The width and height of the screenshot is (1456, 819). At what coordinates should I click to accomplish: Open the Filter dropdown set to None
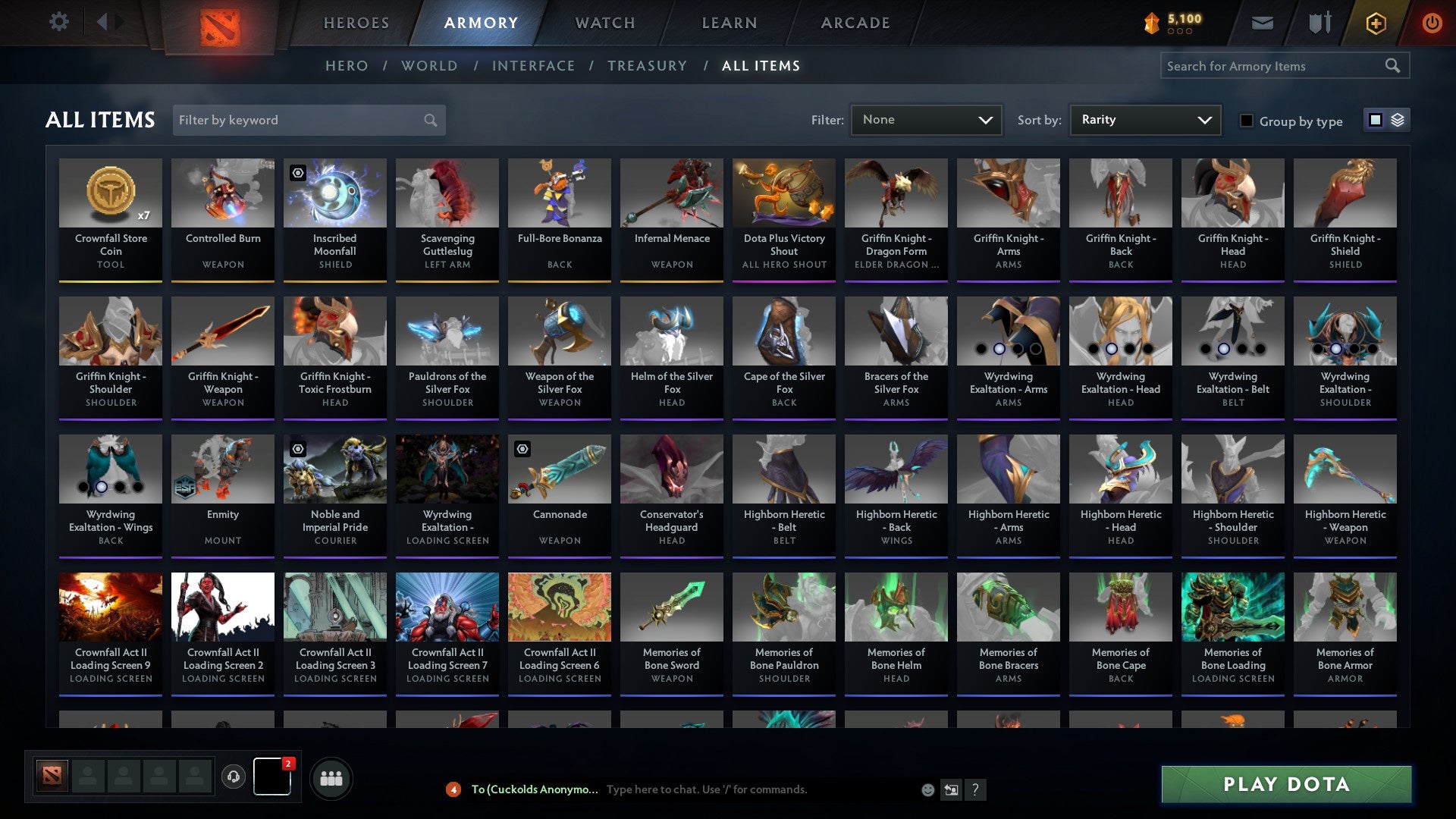coord(926,119)
